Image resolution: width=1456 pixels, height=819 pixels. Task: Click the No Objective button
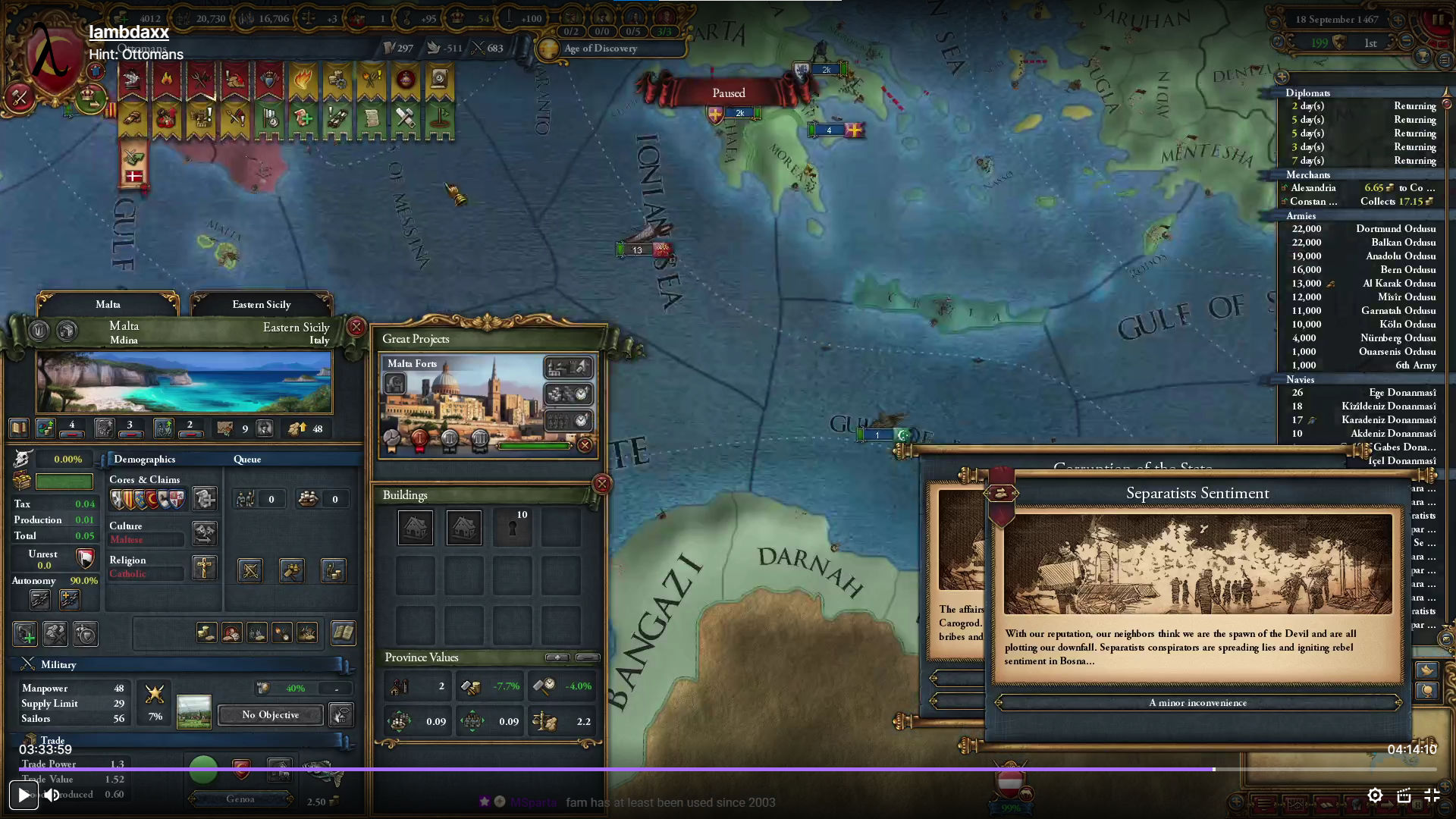point(270,715)
